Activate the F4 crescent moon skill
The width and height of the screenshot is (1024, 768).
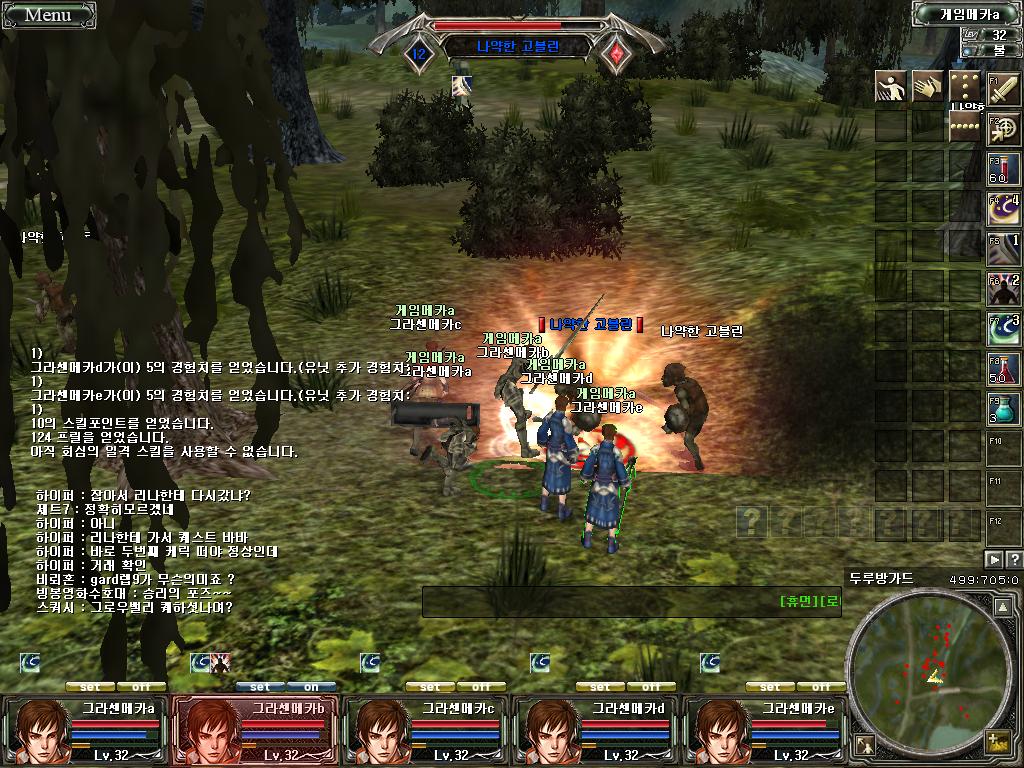(x=1004, y=208)
